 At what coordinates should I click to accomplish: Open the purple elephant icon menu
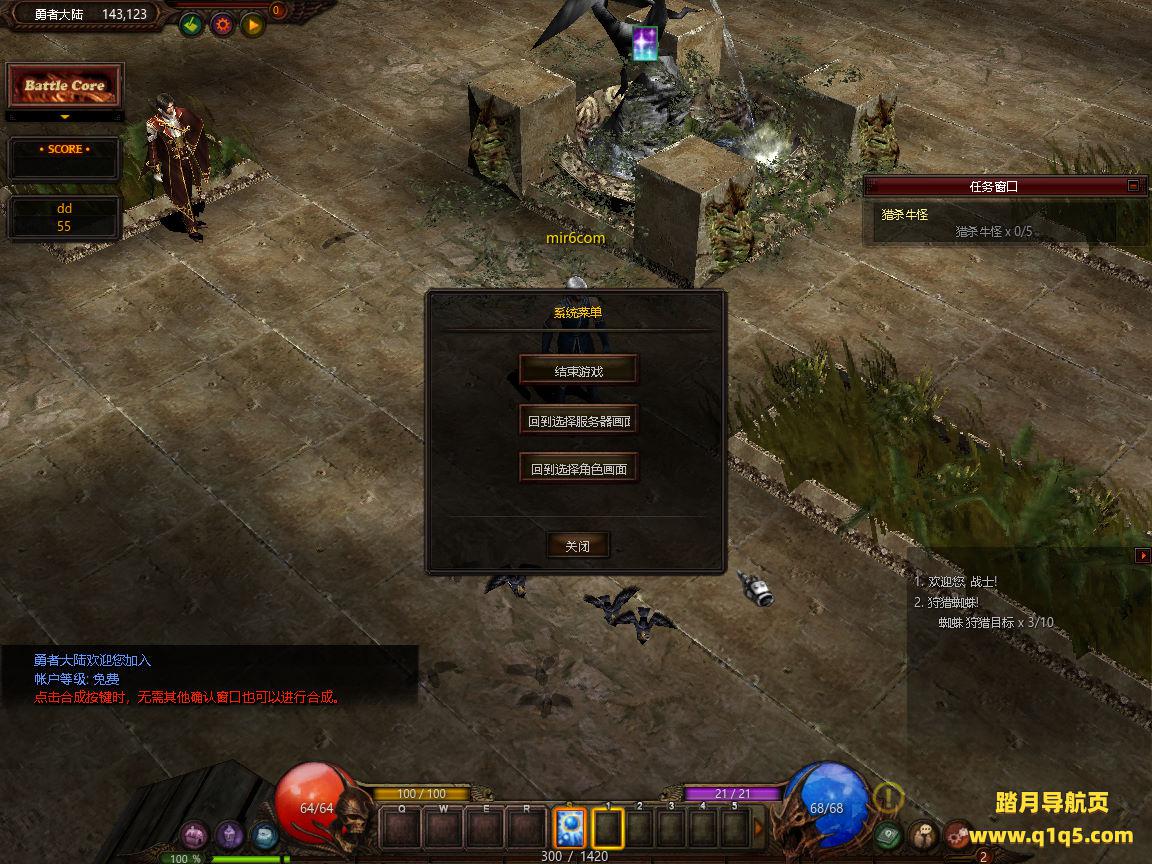(194, 833)
